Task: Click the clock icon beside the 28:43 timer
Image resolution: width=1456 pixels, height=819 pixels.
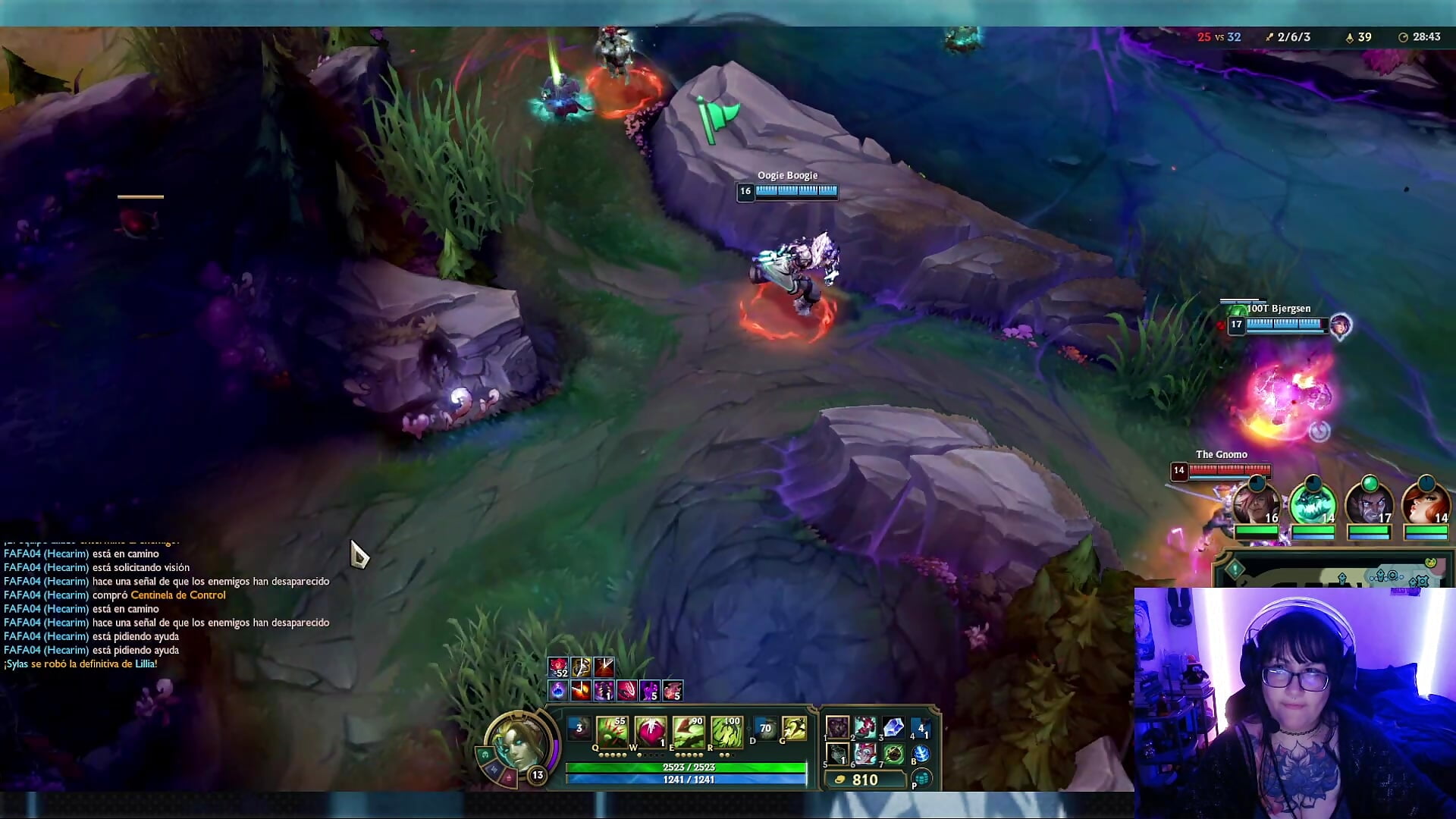Action: pyautogui.click(x=1403, y=37)
